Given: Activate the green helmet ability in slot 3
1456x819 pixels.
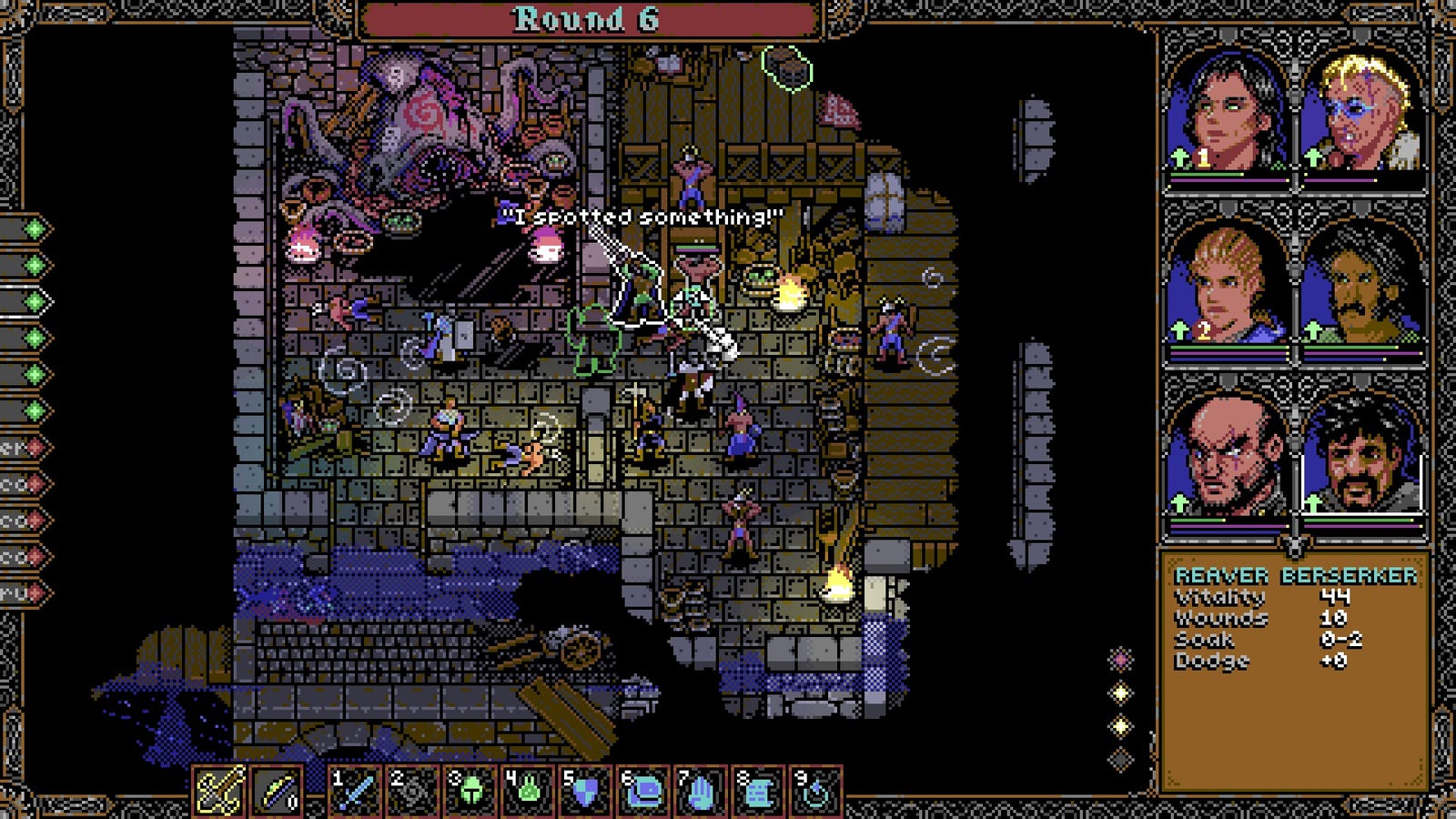Looking at the screenshot, I should [470, 791].
